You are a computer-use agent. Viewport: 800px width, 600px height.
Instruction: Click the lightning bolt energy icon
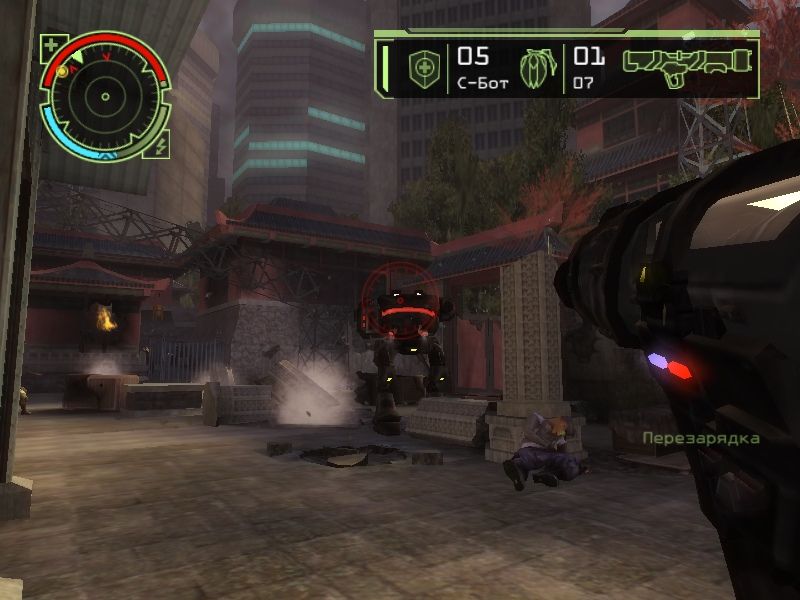(161, 145)
